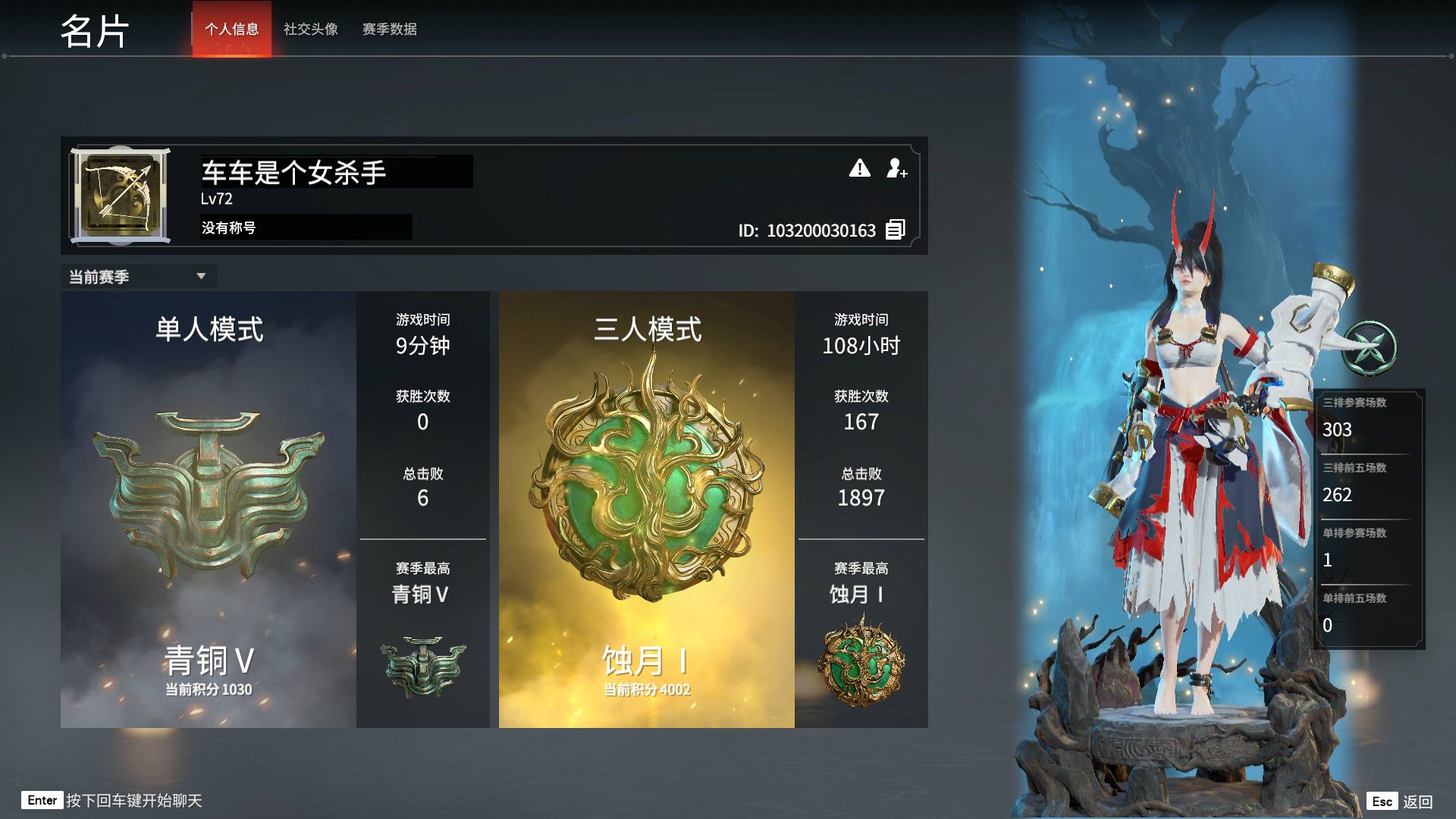1456x819 pixels.
Task: Switch to the 社交头像 tab
Action: tap(310, 30)
